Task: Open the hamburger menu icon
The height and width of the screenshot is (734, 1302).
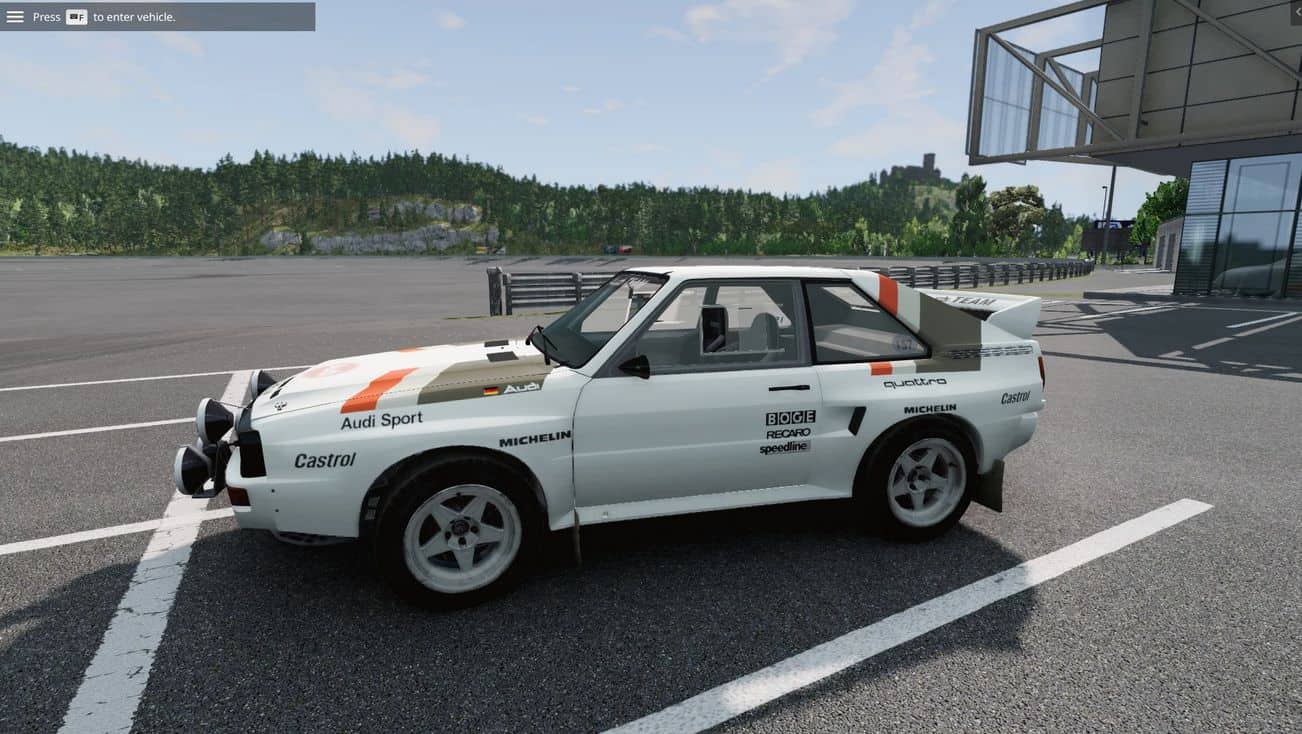Action: 15,16
